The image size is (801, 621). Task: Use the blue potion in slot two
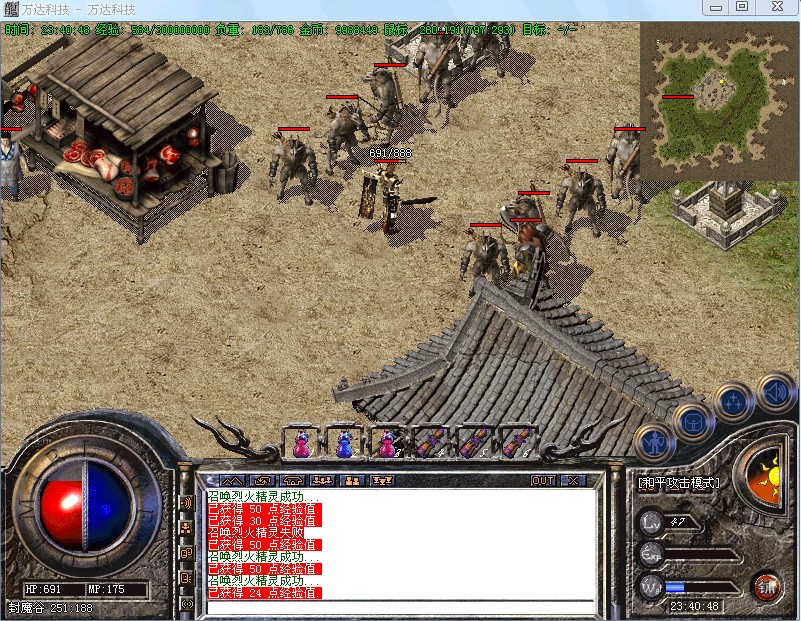pos(343,441)
